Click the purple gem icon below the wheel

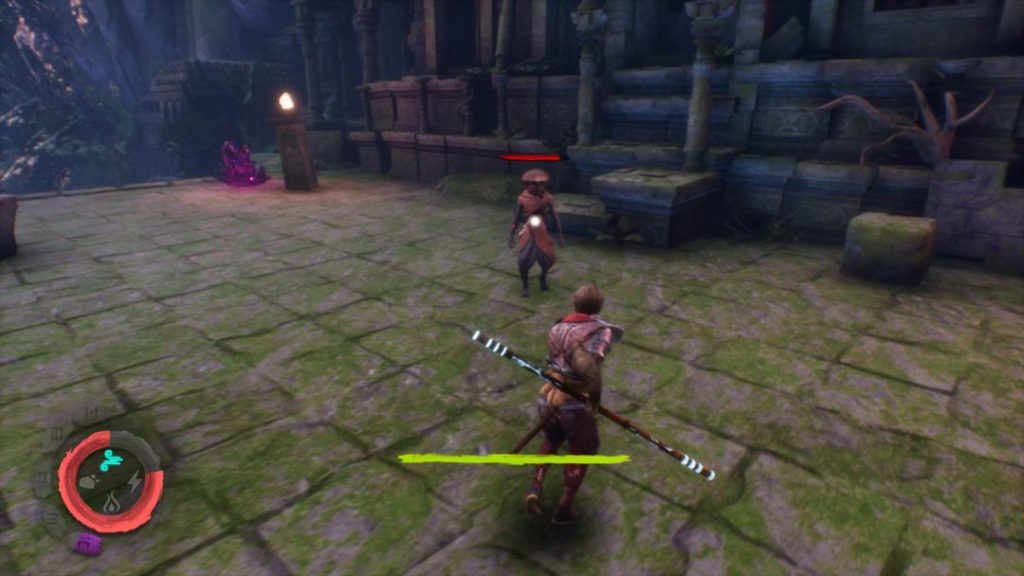pos(87,543)
